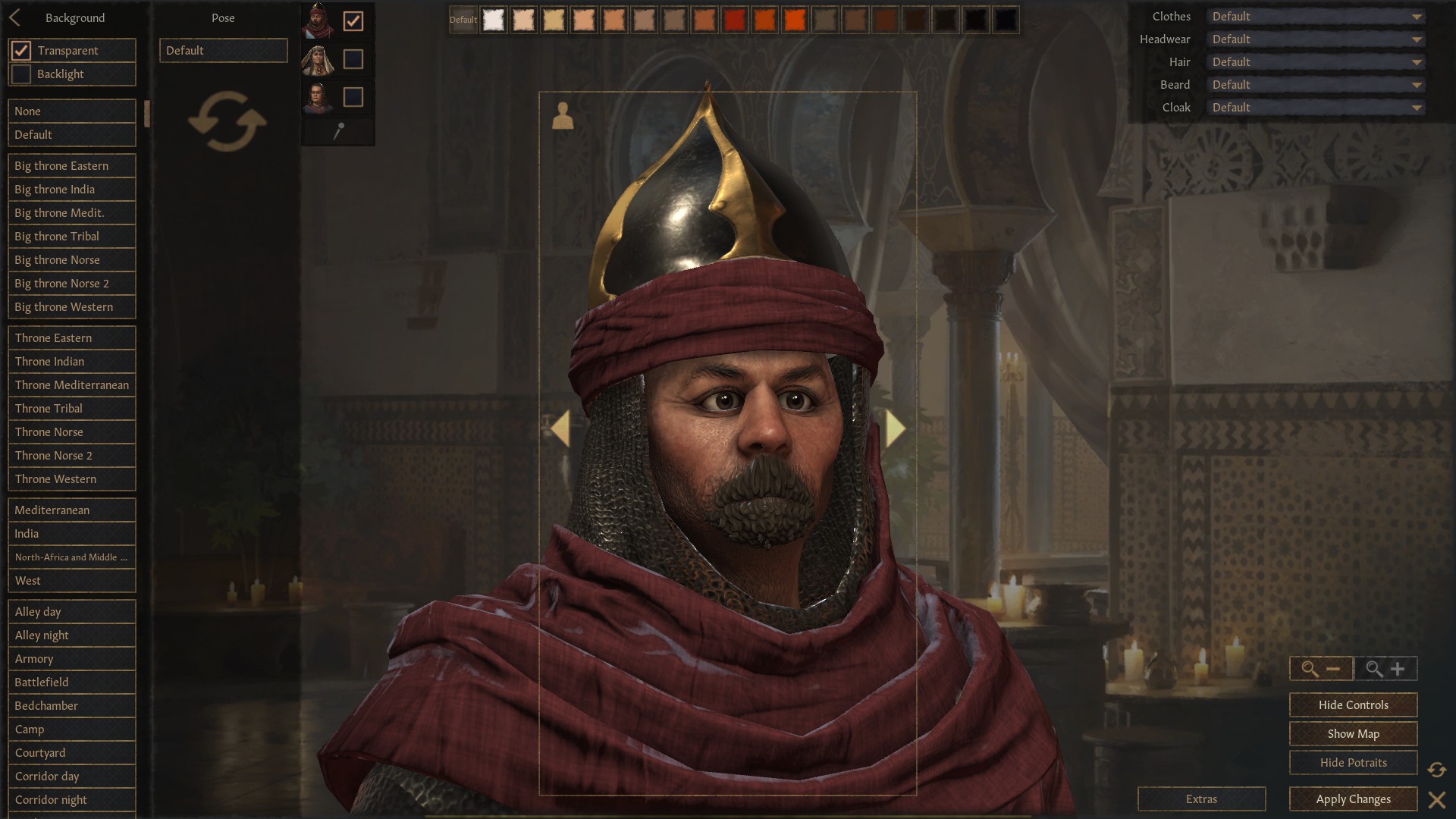Viewport: 1456px width, 819px height.
Task: Choose the Throne Mediterranean background
Action: [71, 385]
